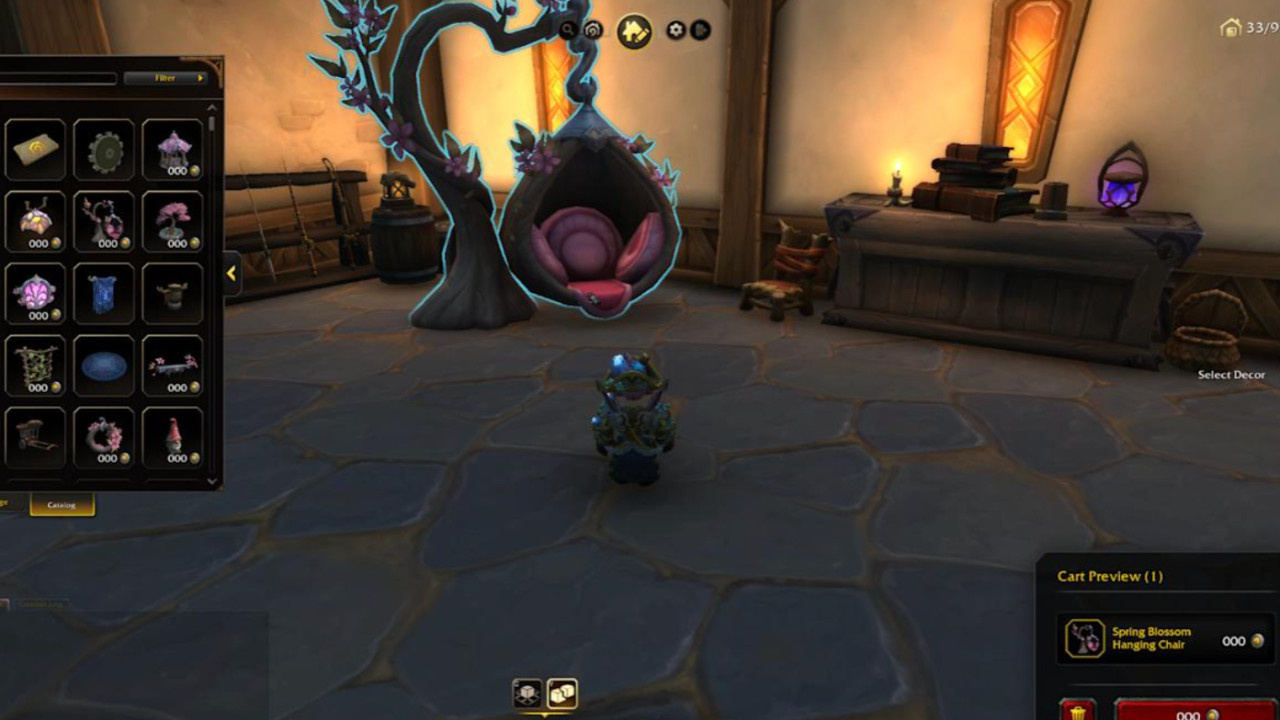
Task: Activate the house edit mode button
Action: (634, 32)
